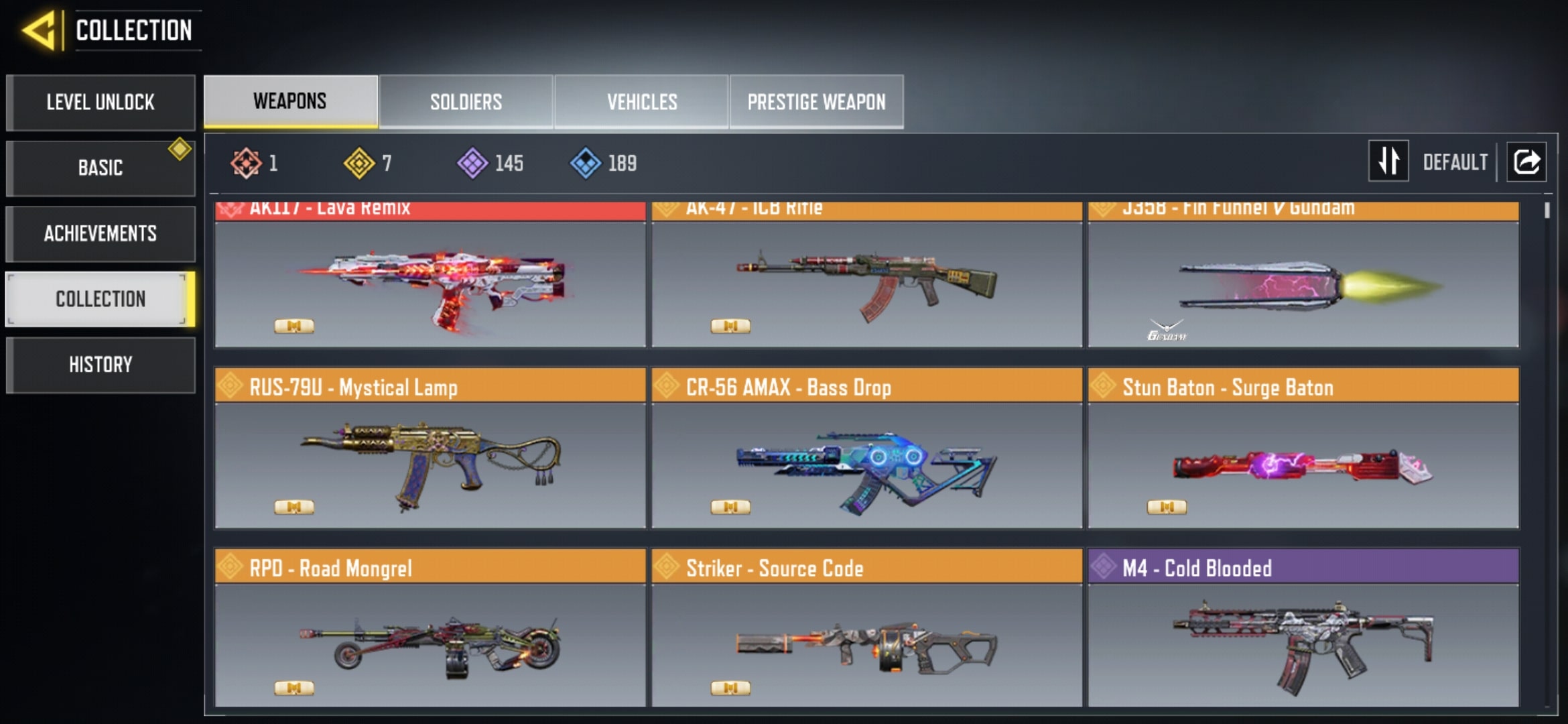1568x724 pixels.
Task: Select the AK117 Lava Remix card
Action: click(430, 282)
